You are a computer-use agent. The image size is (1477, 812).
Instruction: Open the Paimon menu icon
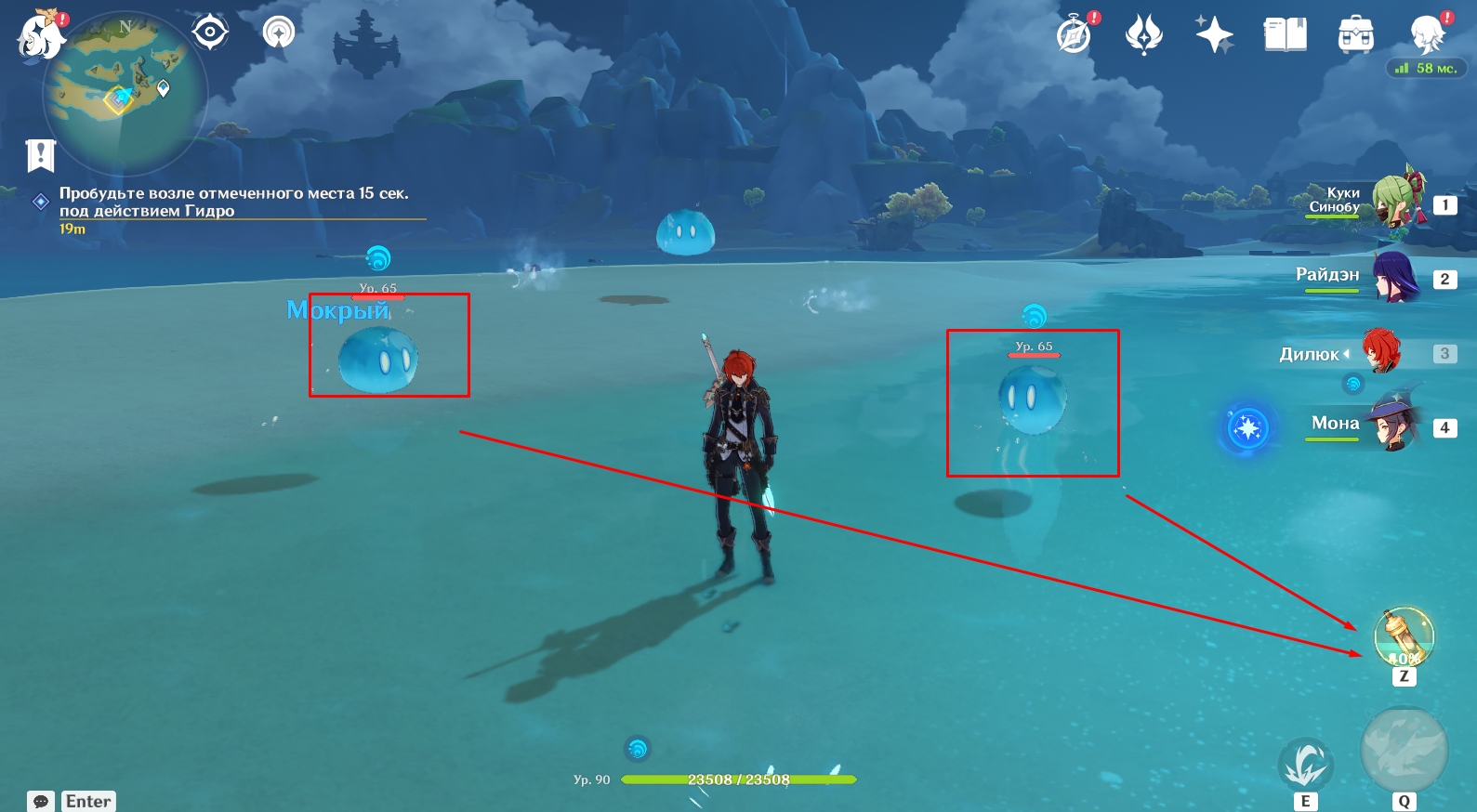pos(41,35)
